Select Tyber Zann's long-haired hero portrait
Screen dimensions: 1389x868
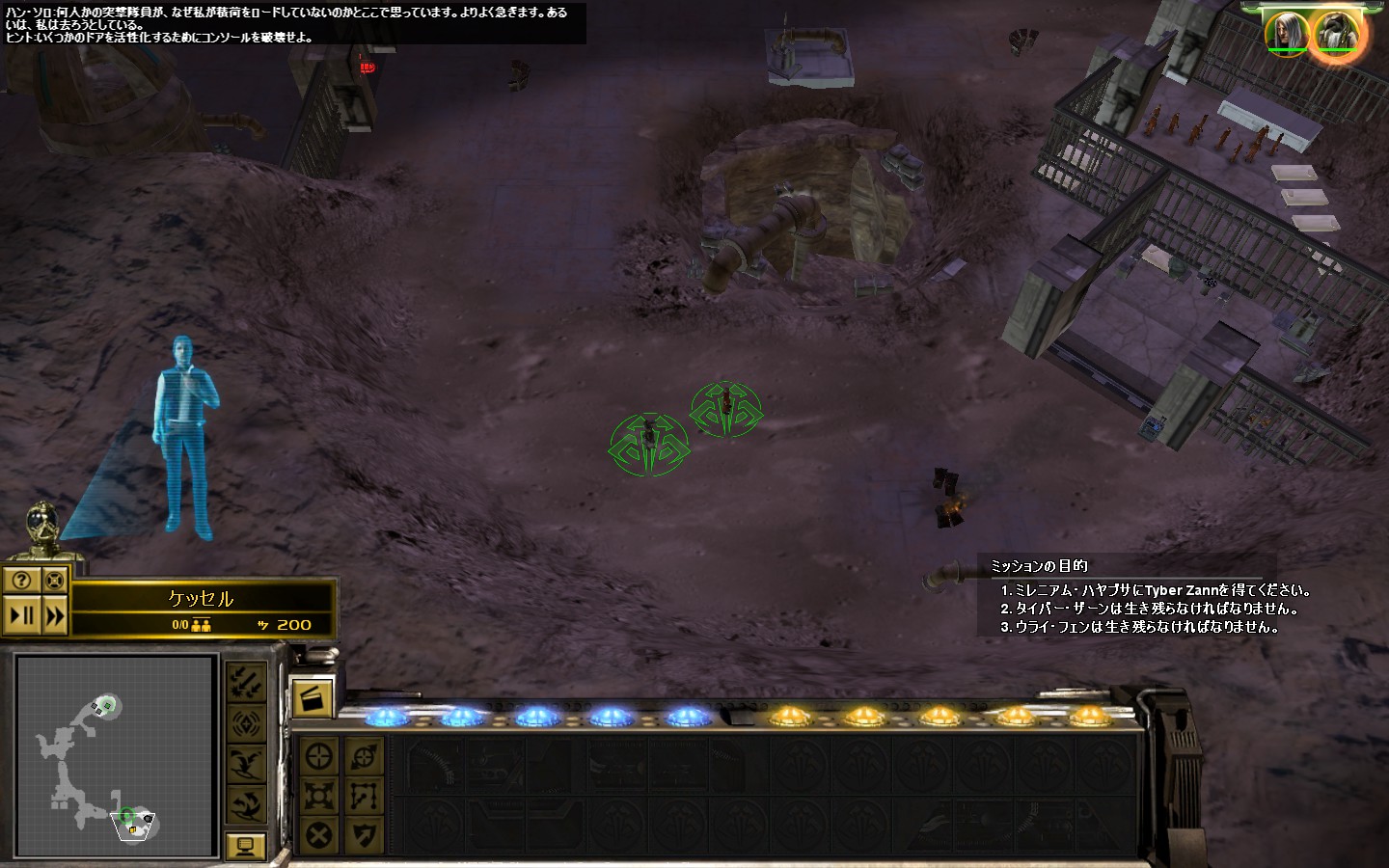1288,32
